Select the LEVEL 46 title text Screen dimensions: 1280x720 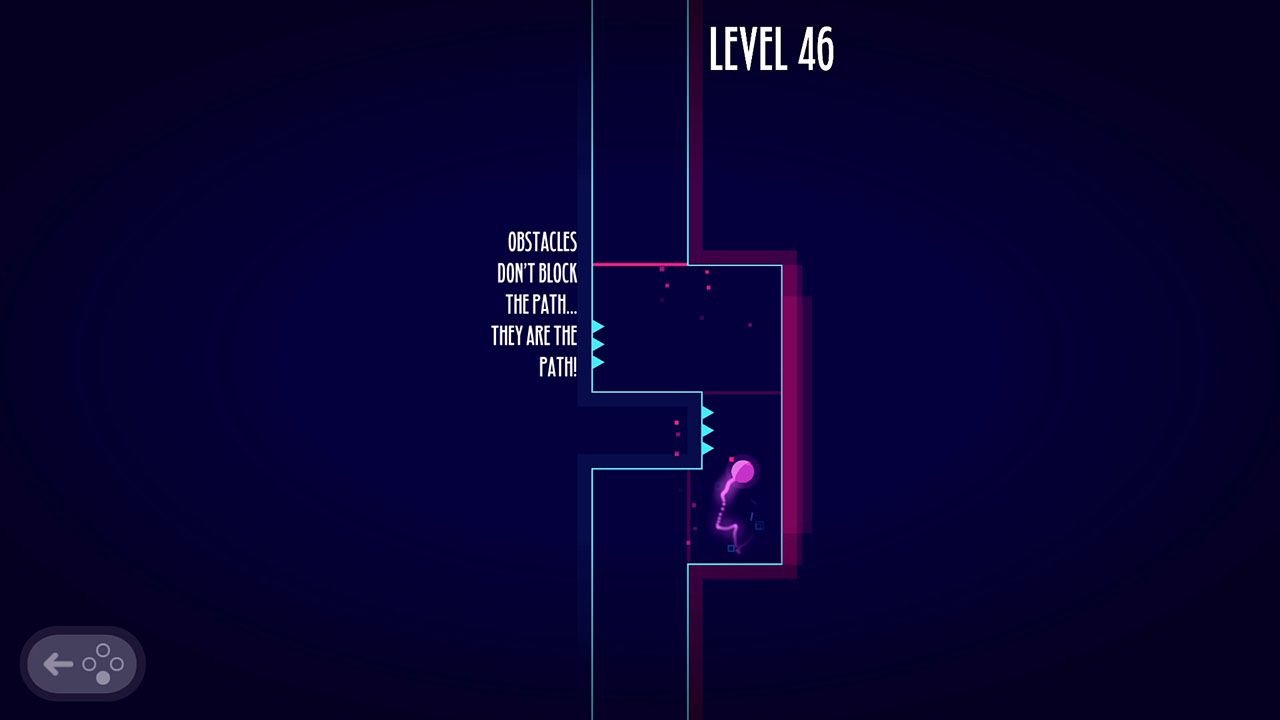pos(771,47)
